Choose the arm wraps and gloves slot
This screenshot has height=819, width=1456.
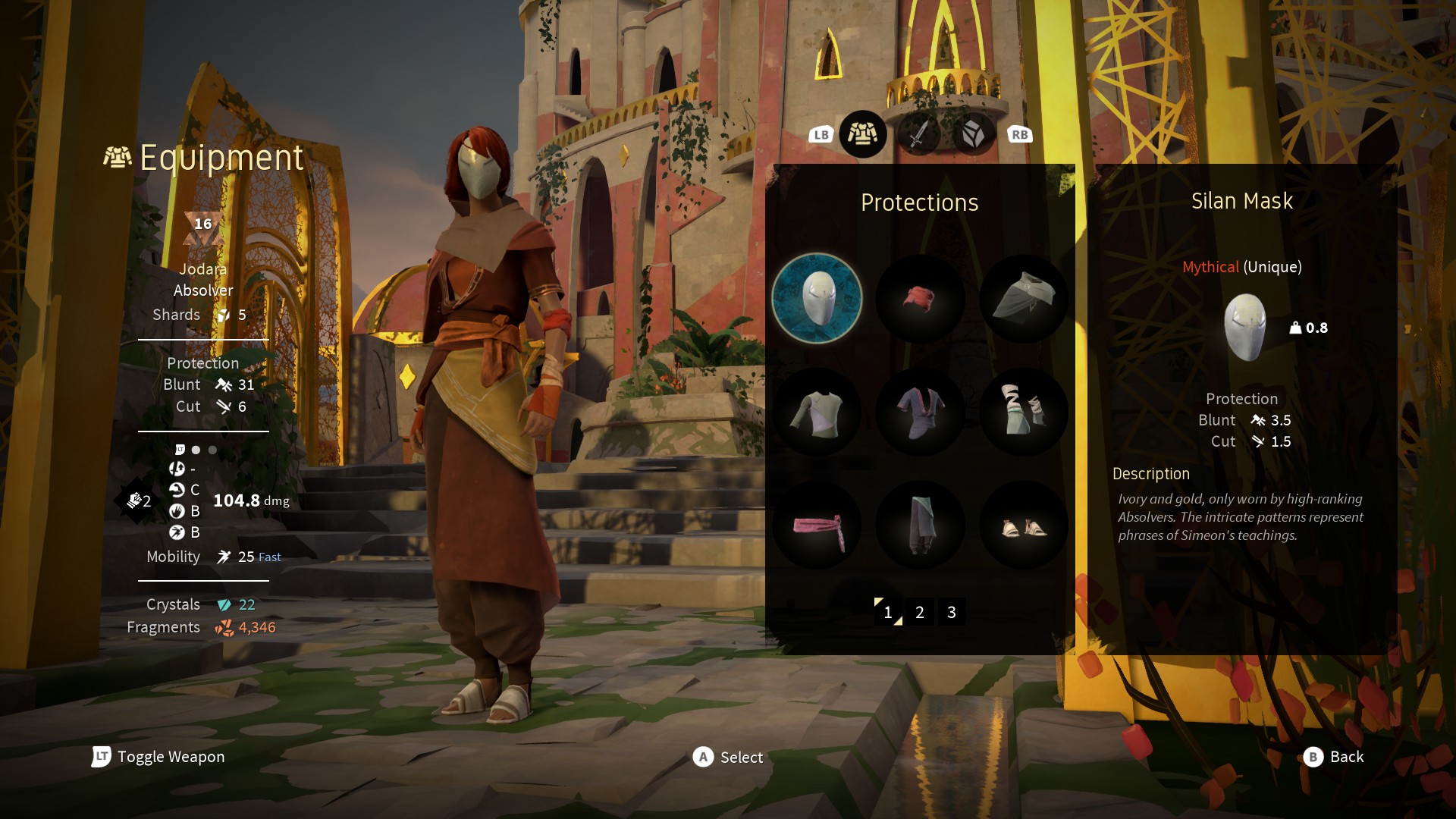(x=1024, y=412)
